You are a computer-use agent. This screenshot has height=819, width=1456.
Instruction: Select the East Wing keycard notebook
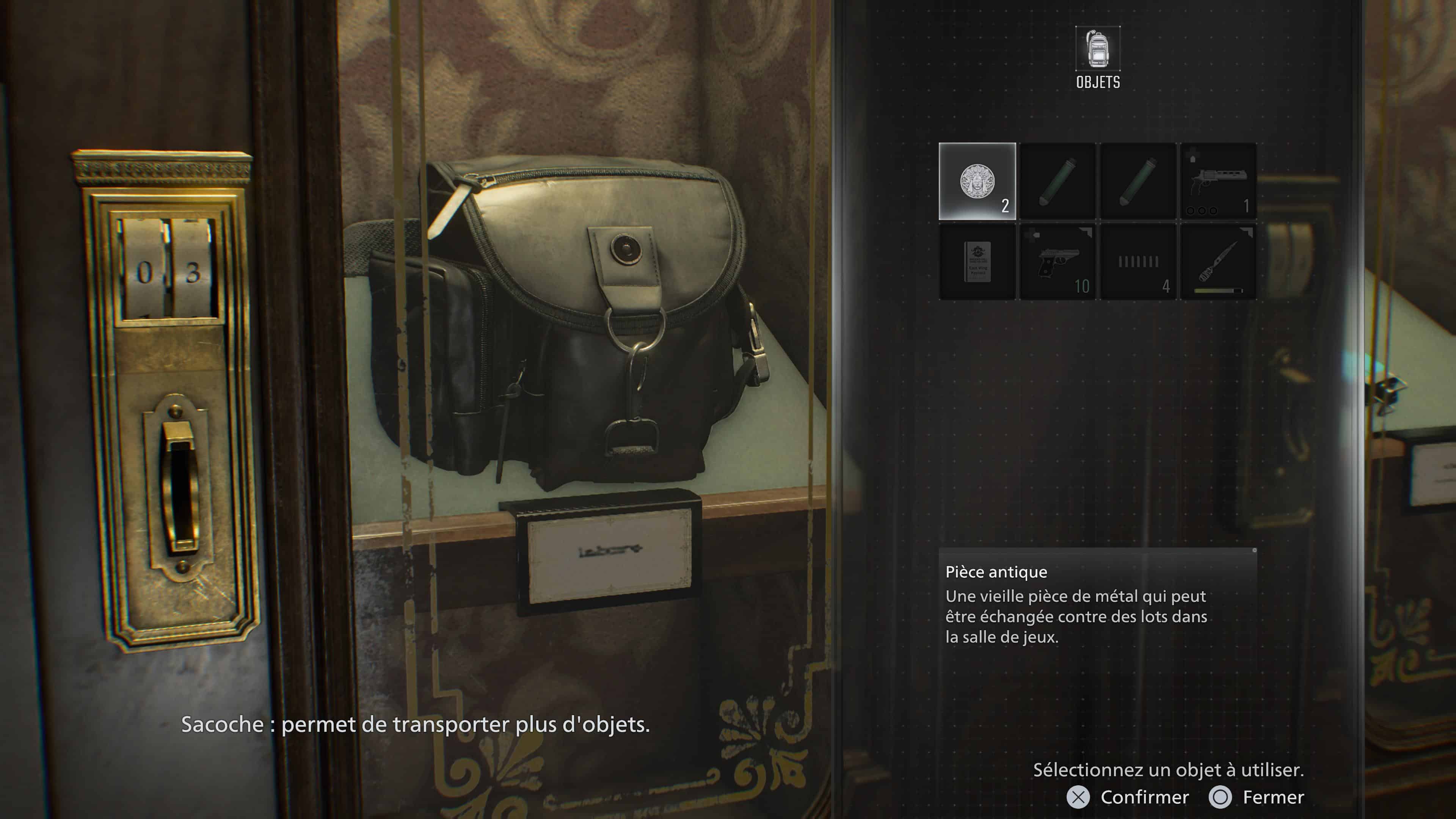tap(977, 262)
